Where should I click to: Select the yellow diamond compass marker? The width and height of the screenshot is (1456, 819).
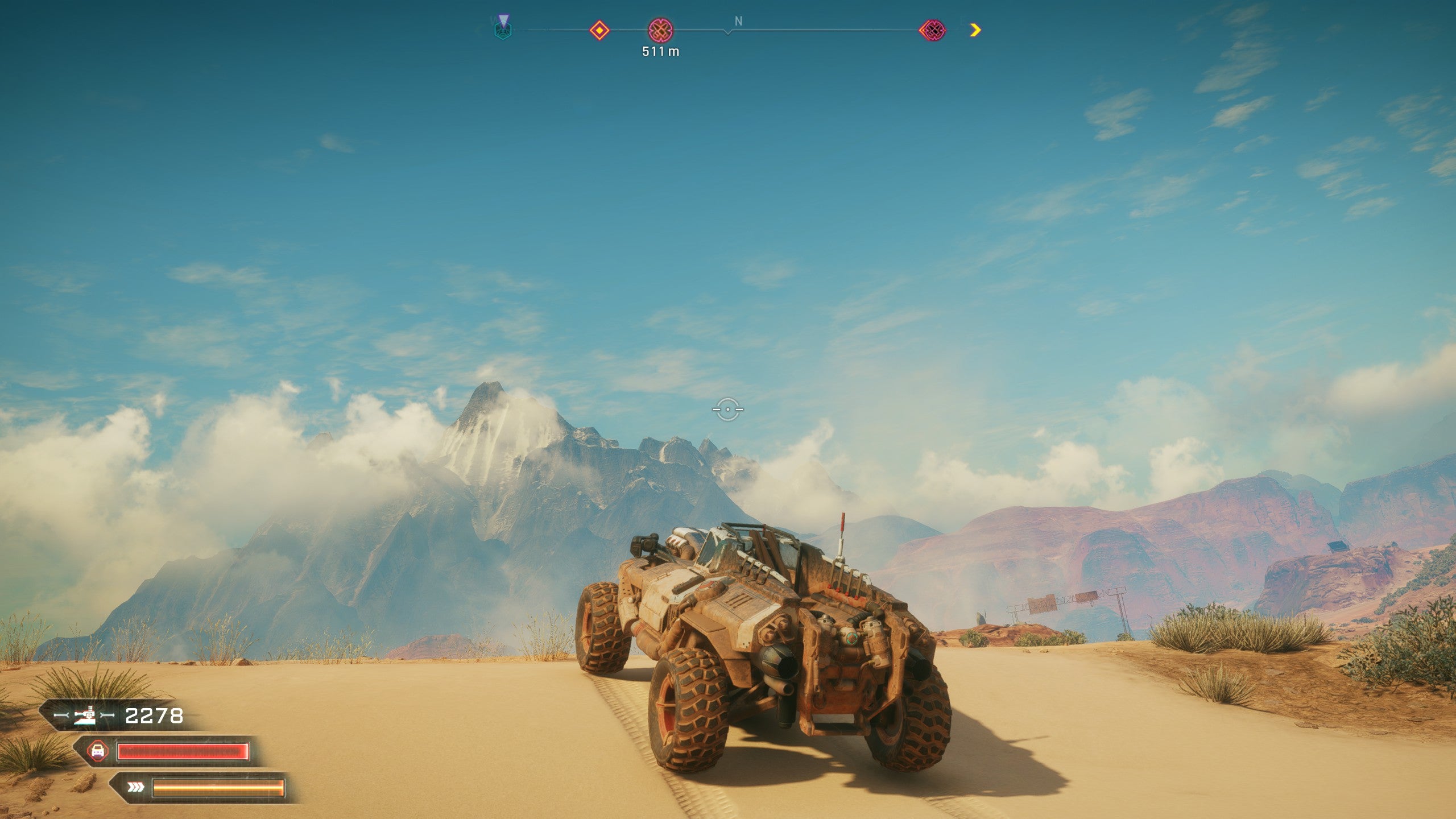pos(599,30)
